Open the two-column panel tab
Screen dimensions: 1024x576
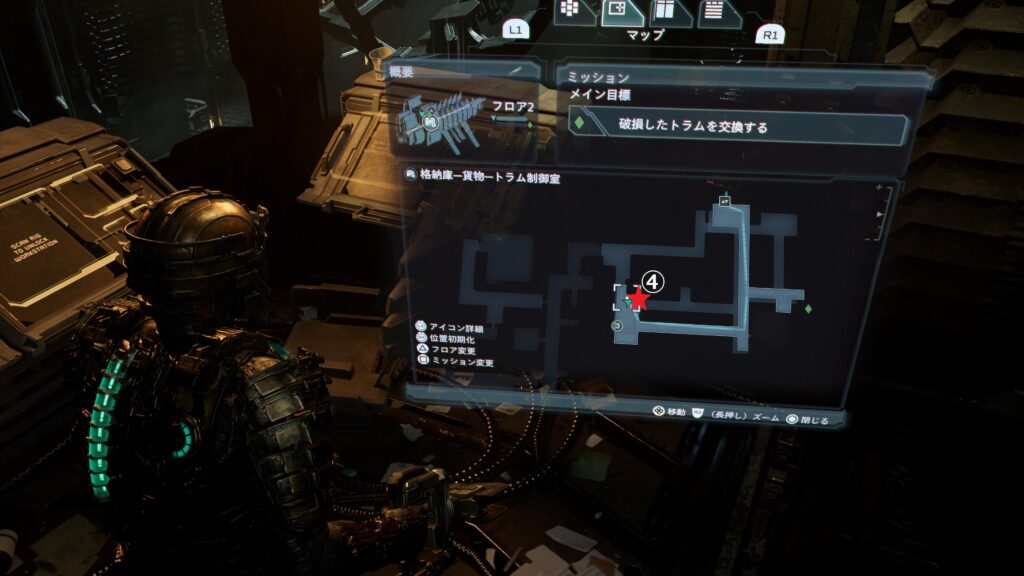pos(663,12)
